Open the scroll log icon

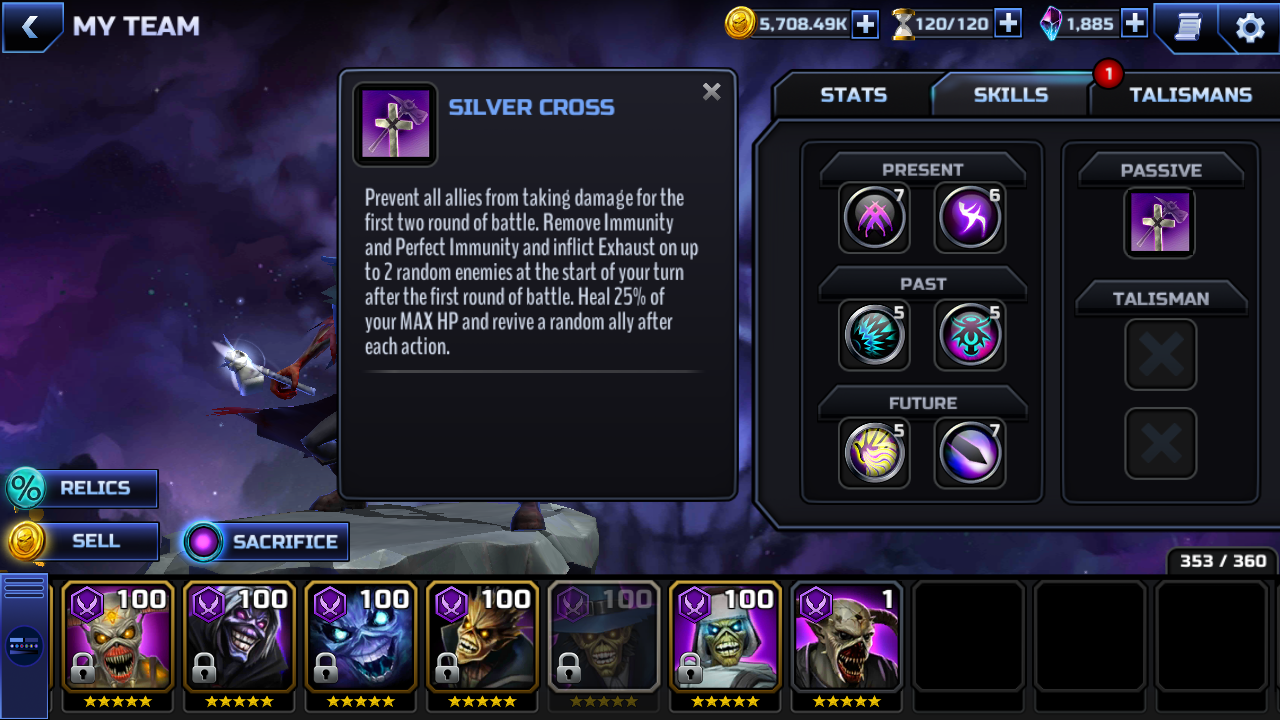pyautogui.click(x=1187, y=27)
